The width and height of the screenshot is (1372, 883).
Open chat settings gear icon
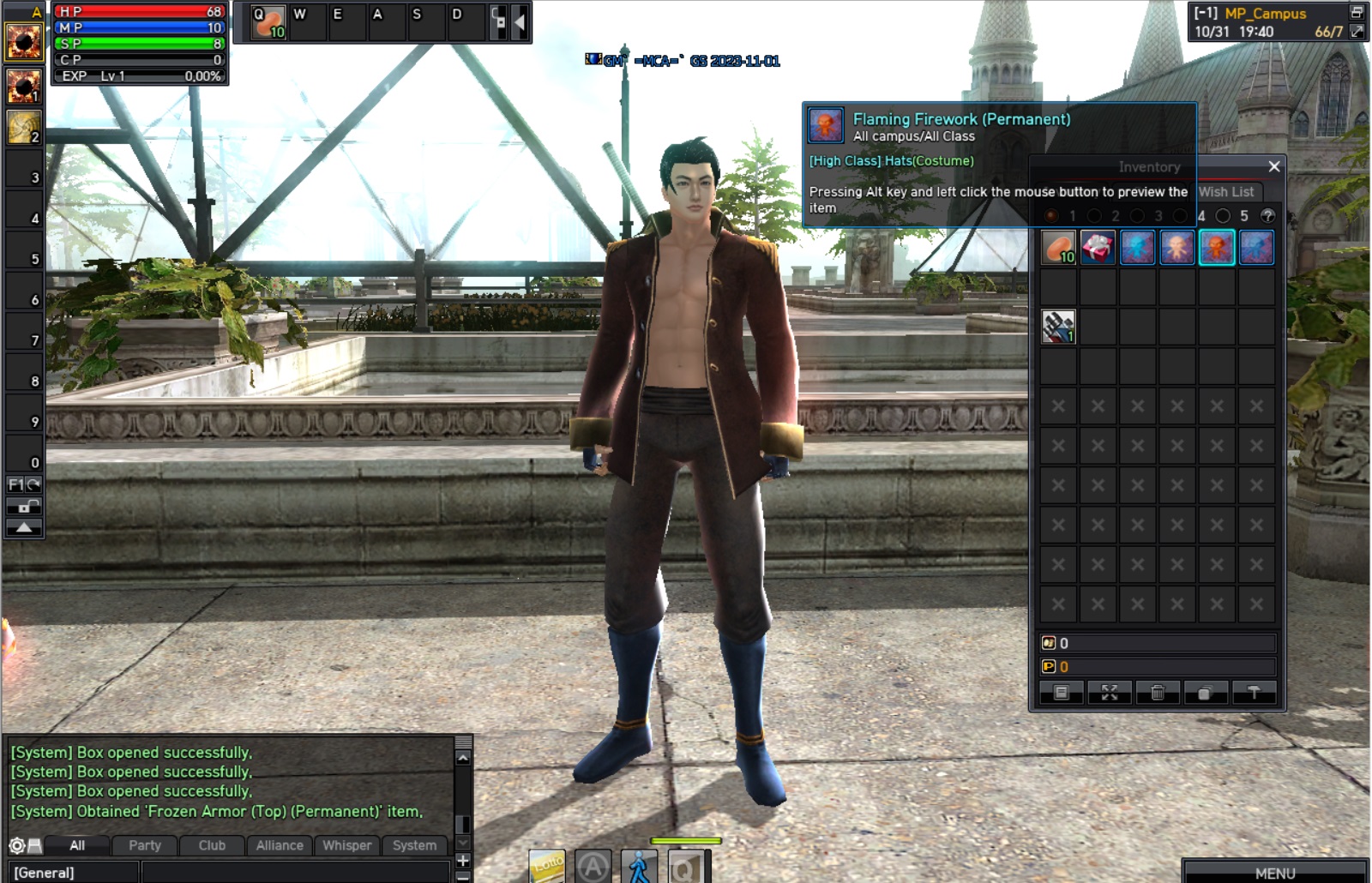tap(16, 846)
